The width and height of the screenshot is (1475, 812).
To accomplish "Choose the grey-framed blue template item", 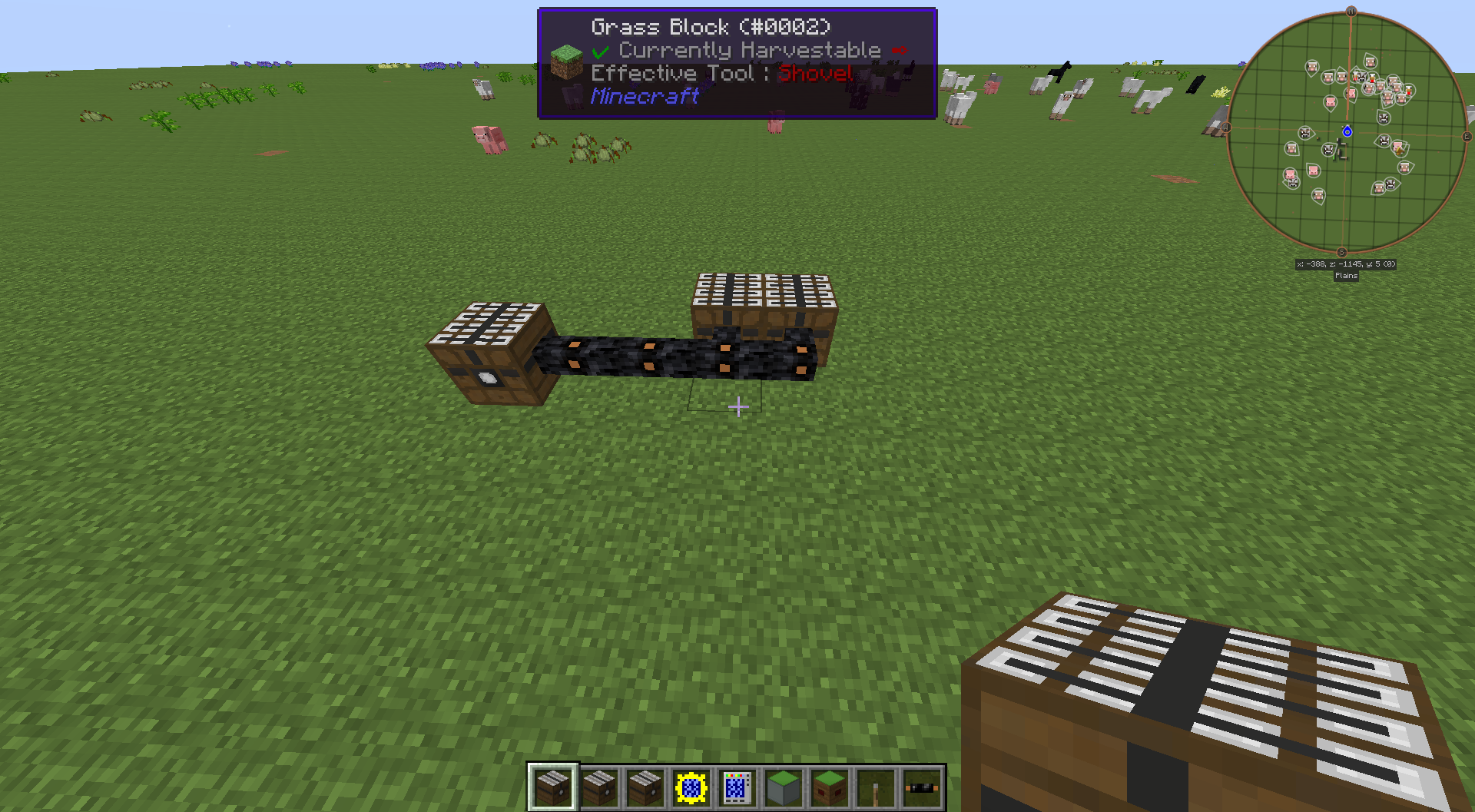I will 736,787.
